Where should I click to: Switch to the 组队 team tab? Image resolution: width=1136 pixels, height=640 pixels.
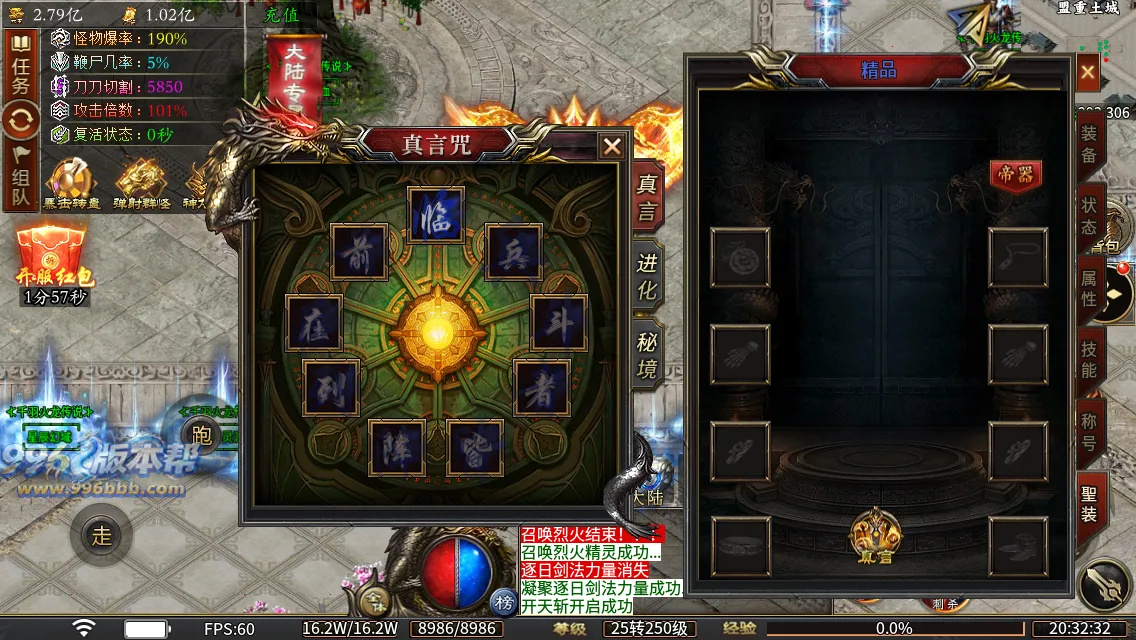[x=21, y=178]
